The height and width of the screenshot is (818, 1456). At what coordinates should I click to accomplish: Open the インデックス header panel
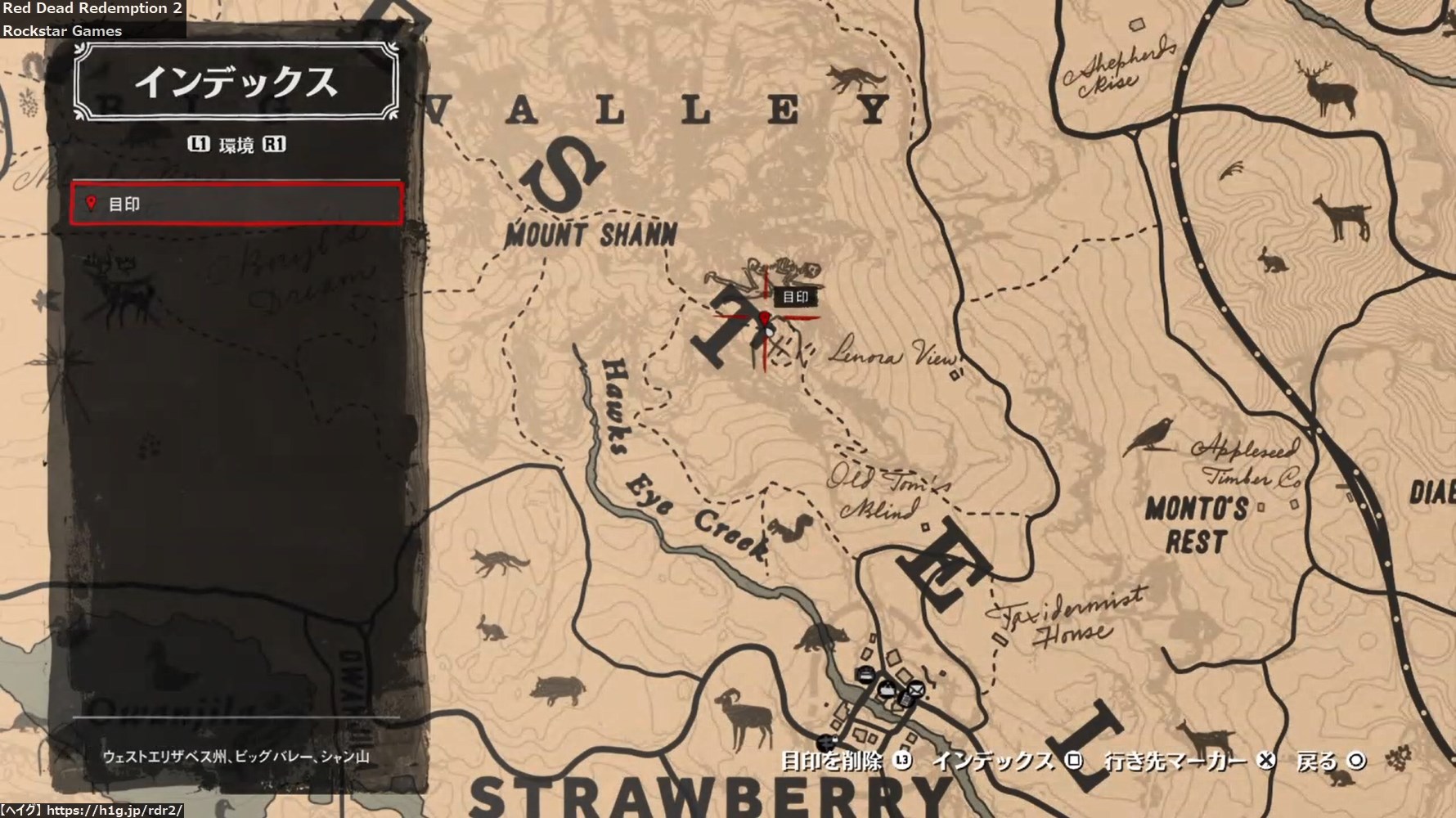(236, 83)
